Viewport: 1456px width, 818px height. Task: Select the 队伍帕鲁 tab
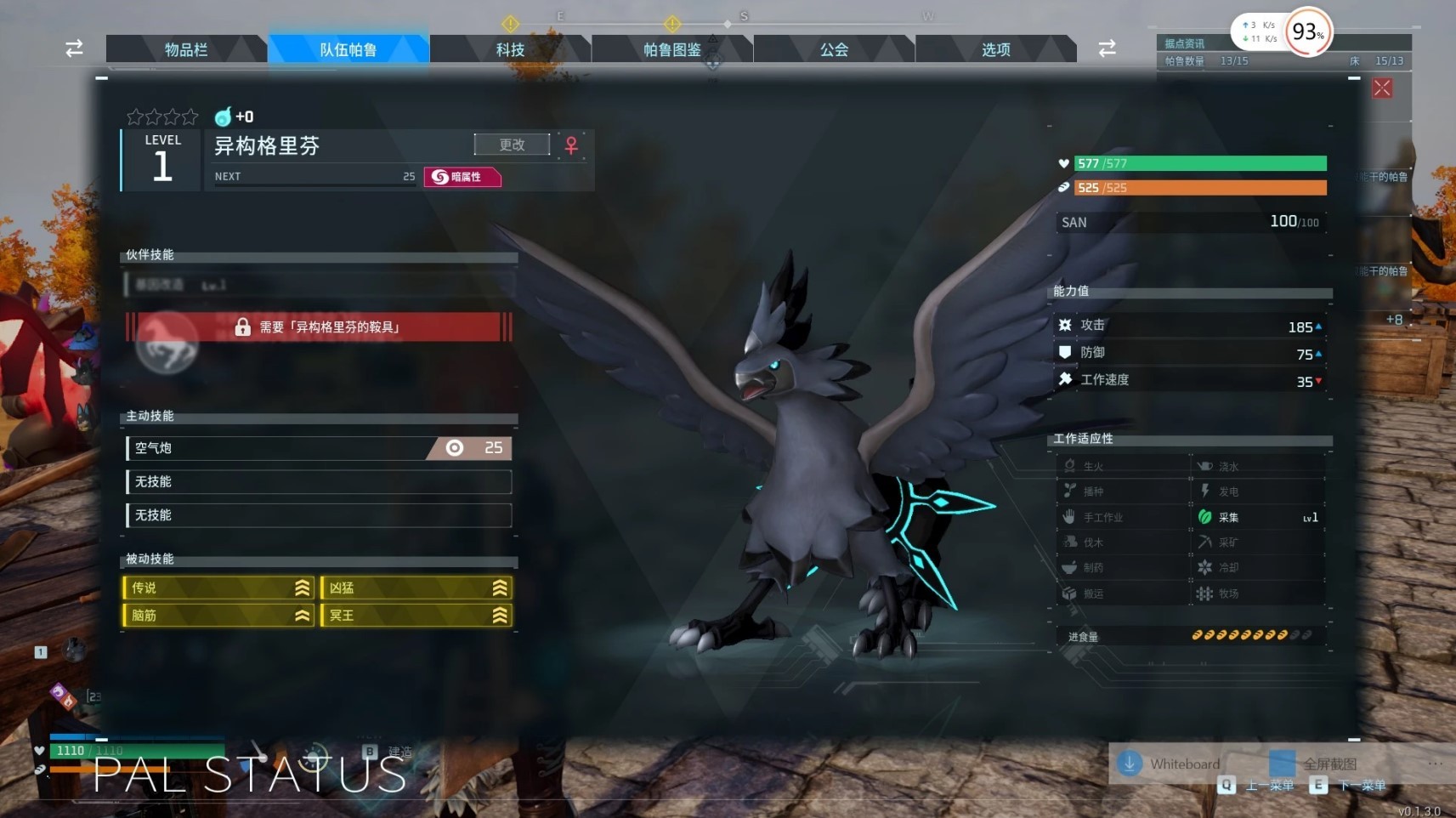pyautogui.click(x=348, y=49)
